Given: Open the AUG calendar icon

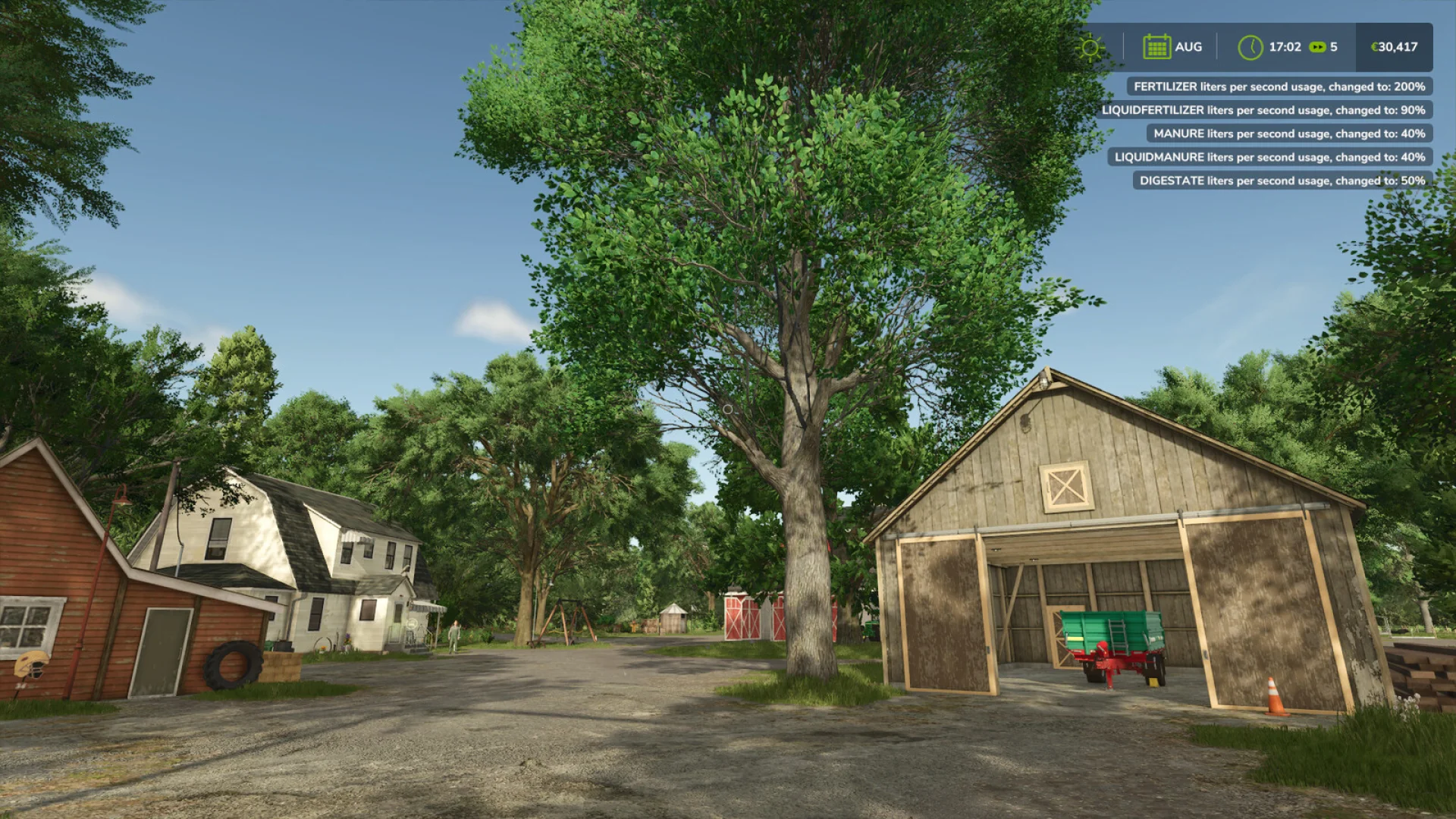Looking at the screenshot, I should (x=1156, y=46).
